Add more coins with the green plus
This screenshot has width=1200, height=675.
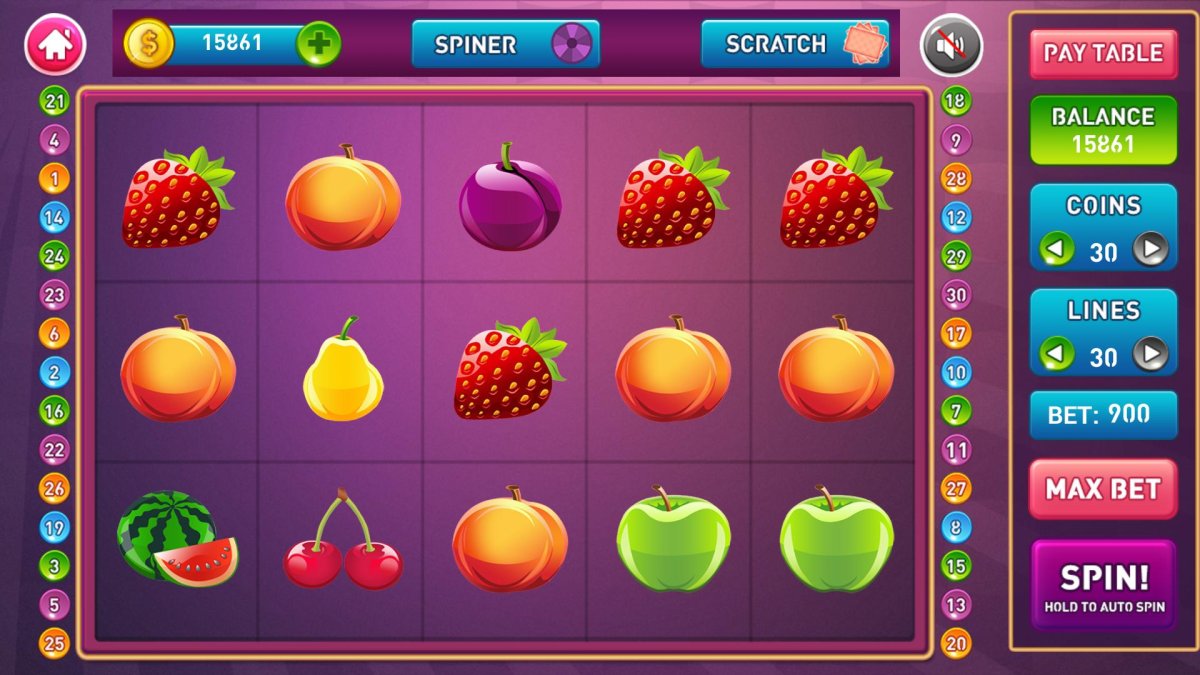pos(318,44)
